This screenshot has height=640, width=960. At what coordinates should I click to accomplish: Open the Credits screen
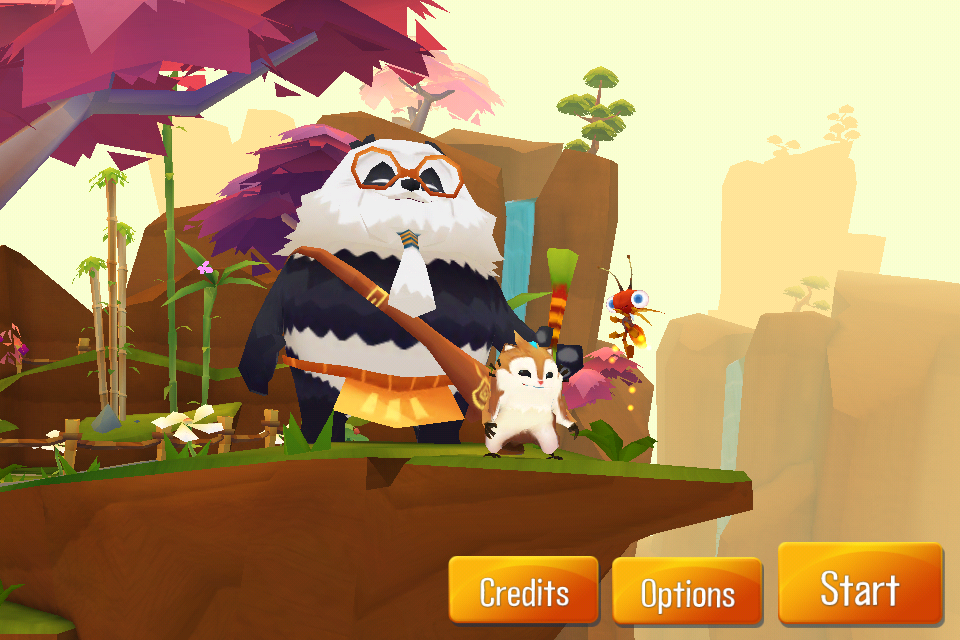(523, 592)
